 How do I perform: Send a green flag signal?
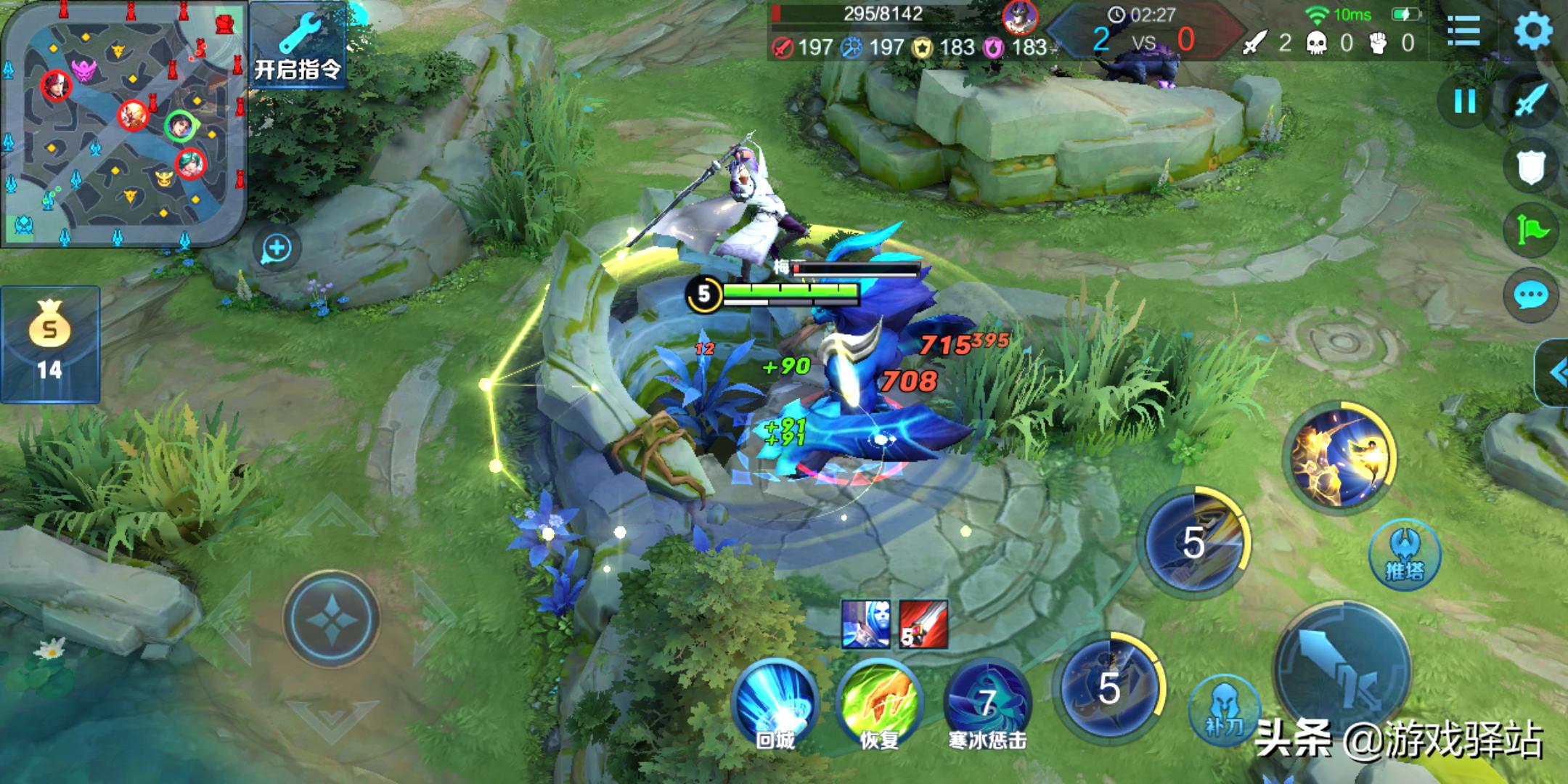pos(1531,231)
